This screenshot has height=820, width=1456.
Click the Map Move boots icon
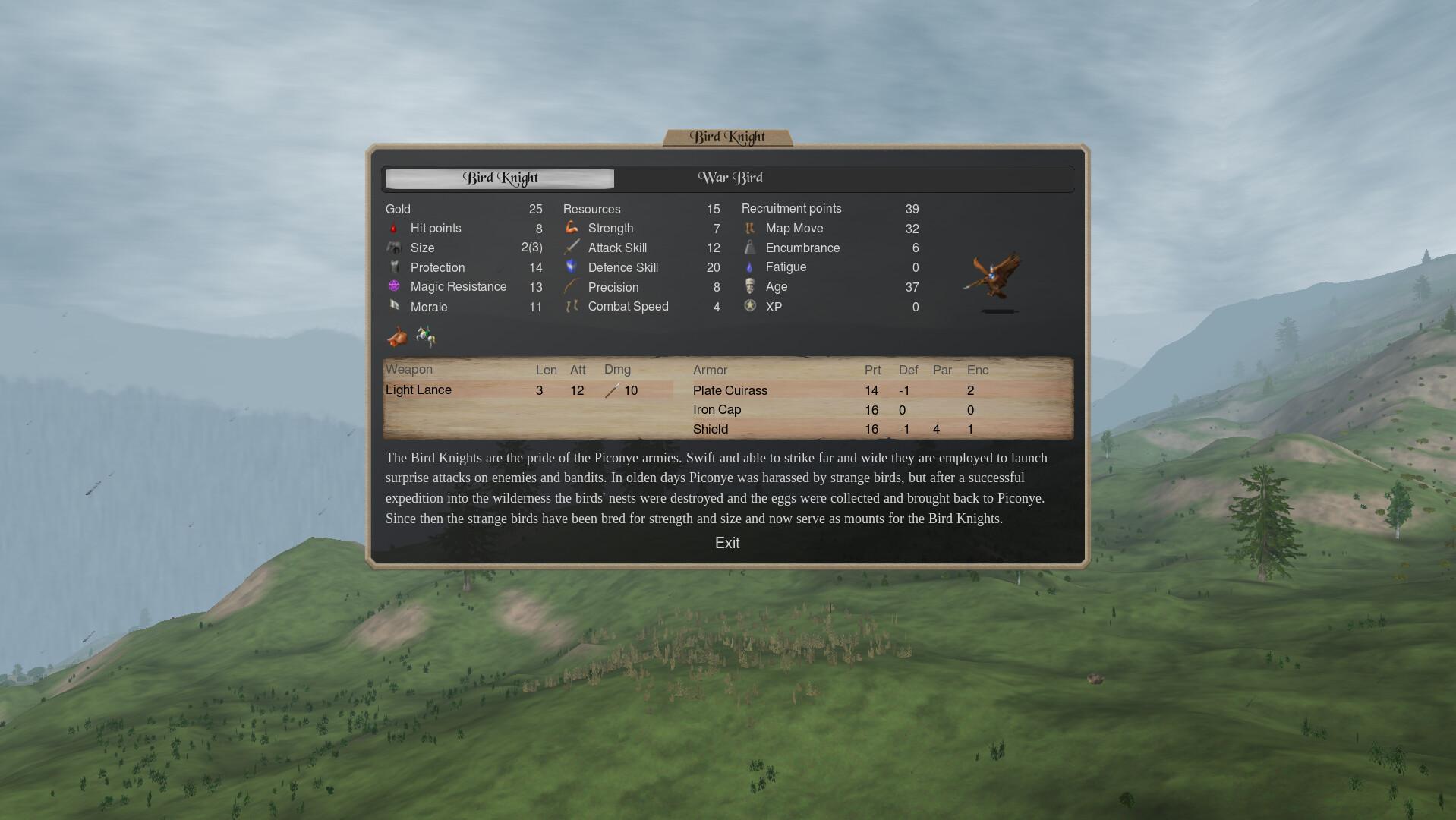click(x=749, y=229)
